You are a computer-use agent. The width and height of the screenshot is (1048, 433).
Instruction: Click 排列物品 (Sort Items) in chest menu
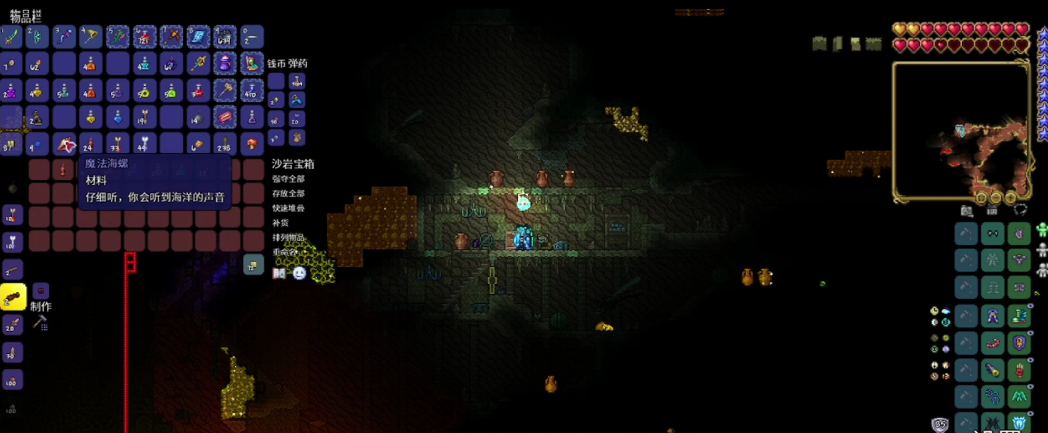point(288,238)
